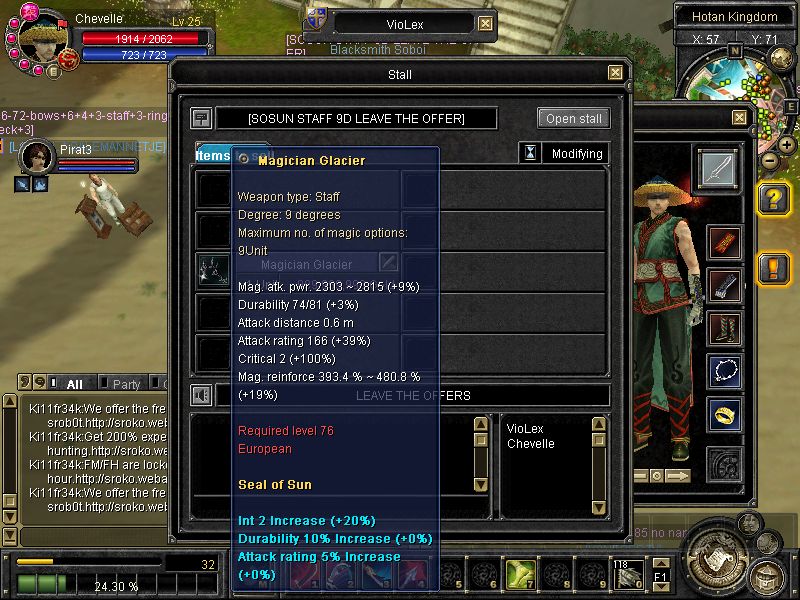Select the Magician Glacier staff stall slot
The width and height of the screenshot is (800, 600).
click(x=212, y=268)
